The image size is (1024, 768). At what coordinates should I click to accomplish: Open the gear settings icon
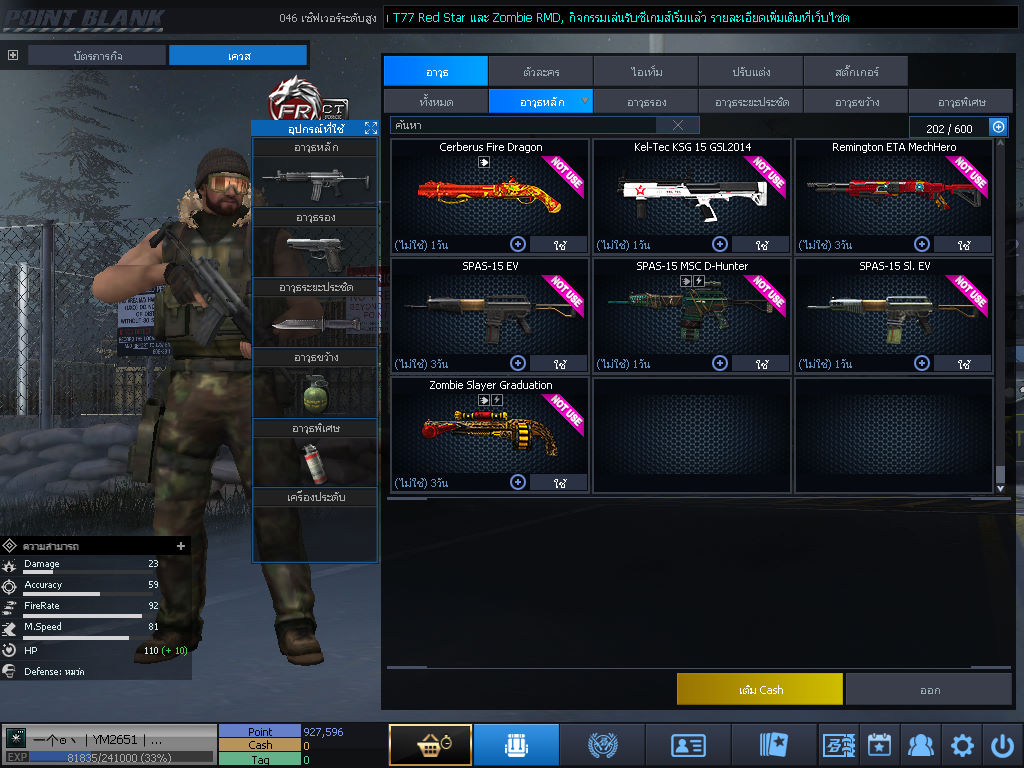point(962,745)
